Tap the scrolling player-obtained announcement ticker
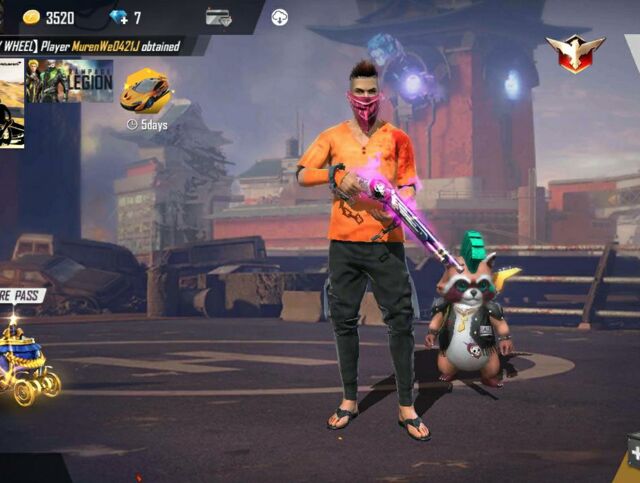Image resolution: width=640 pixels, height=483 pixels. pyautogui.click(x=100, y=46)
